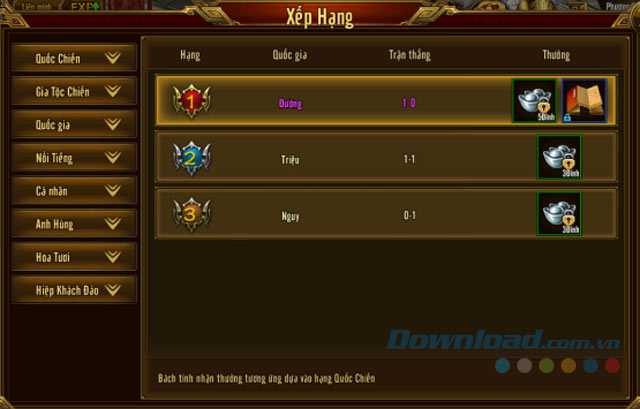Expand the Hoa Tươi rankings
Viewport: 640px width, 409px height.
74,257
